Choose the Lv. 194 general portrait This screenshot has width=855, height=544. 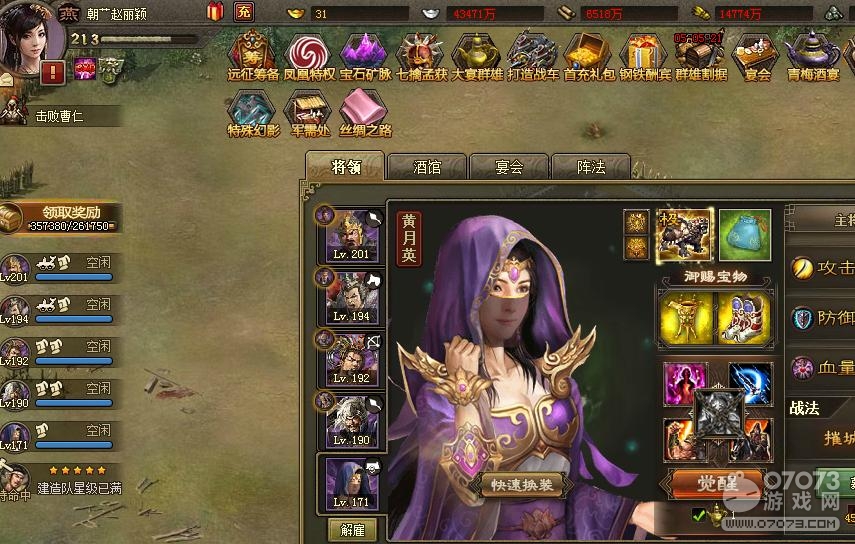coord(350,296)
